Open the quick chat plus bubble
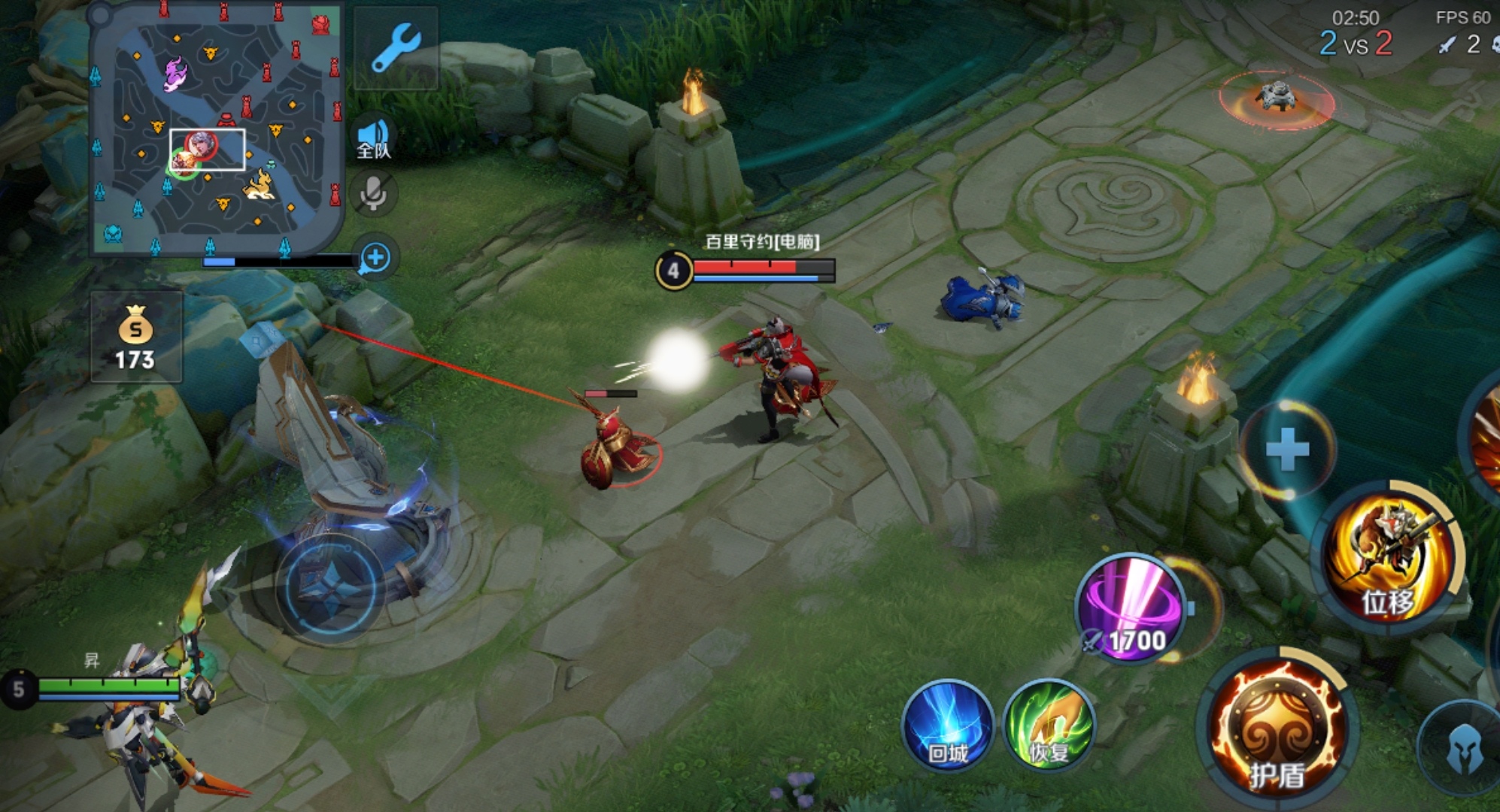 pos(375,258)
